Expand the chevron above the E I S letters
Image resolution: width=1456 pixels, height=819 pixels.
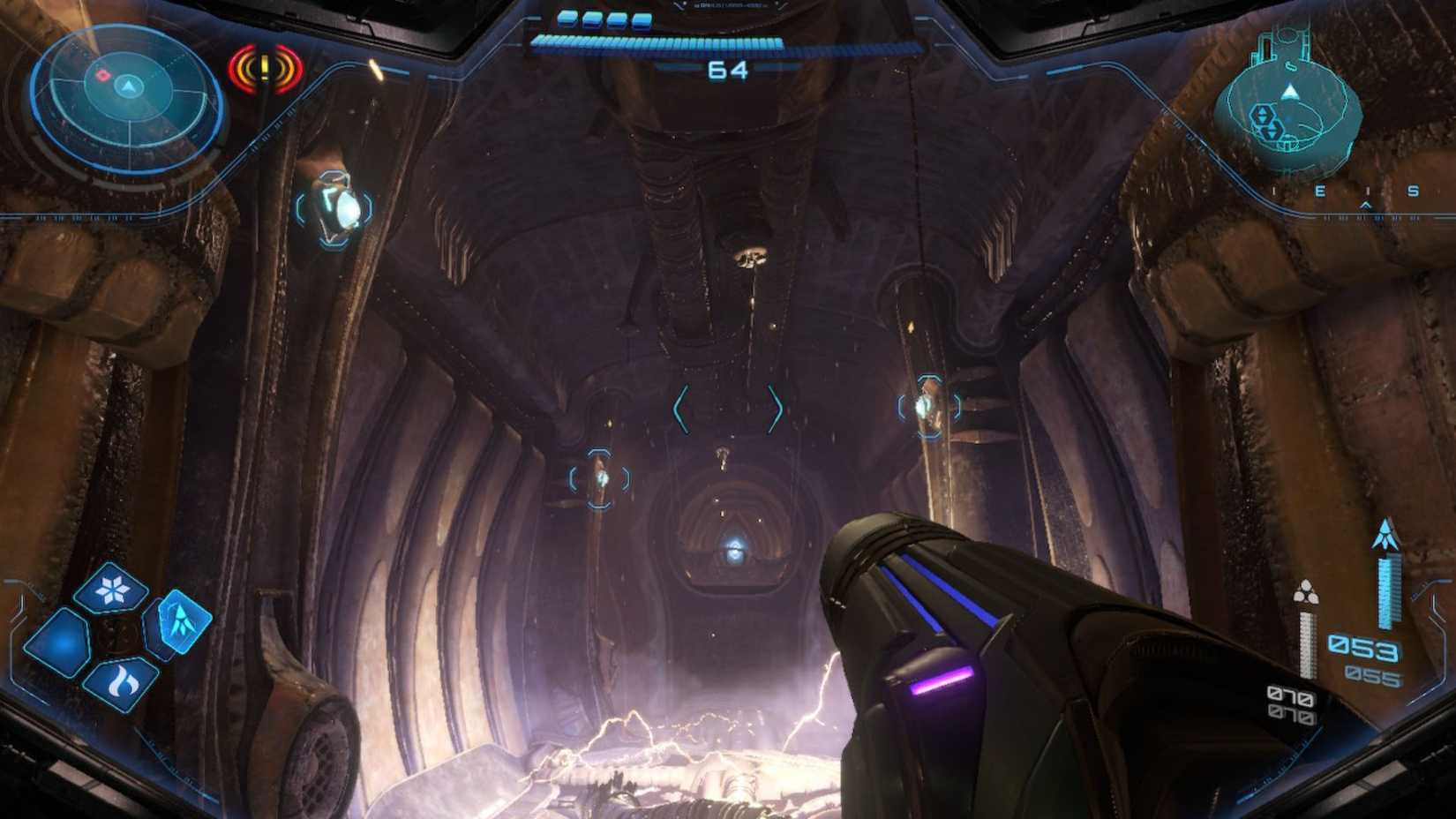[x=1366, y=204]
